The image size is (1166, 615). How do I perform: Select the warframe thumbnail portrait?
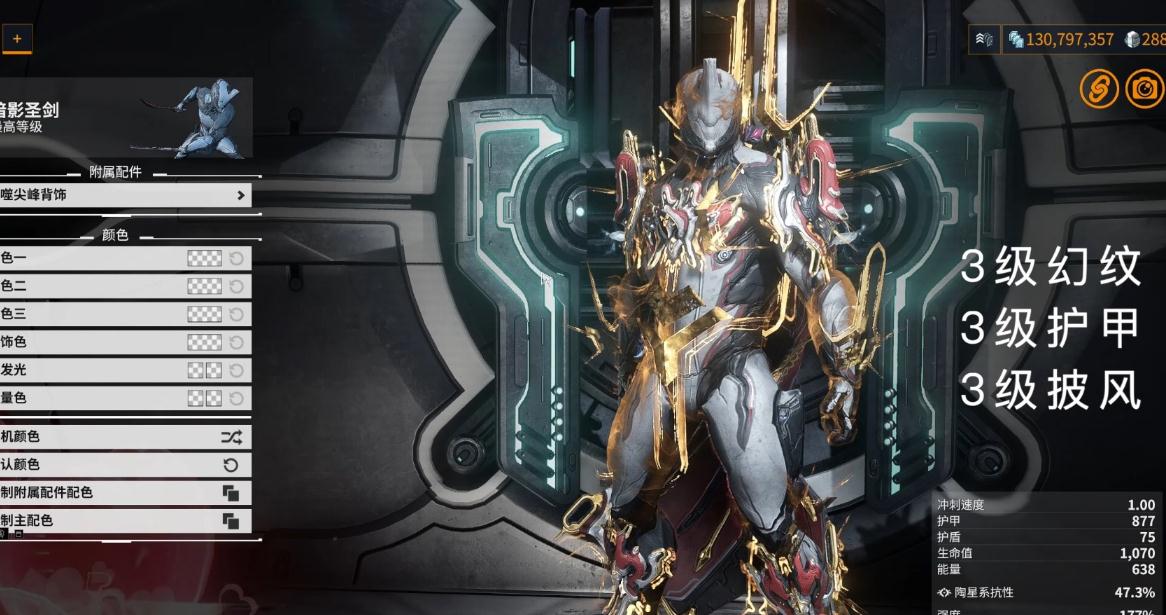[208, 117]
